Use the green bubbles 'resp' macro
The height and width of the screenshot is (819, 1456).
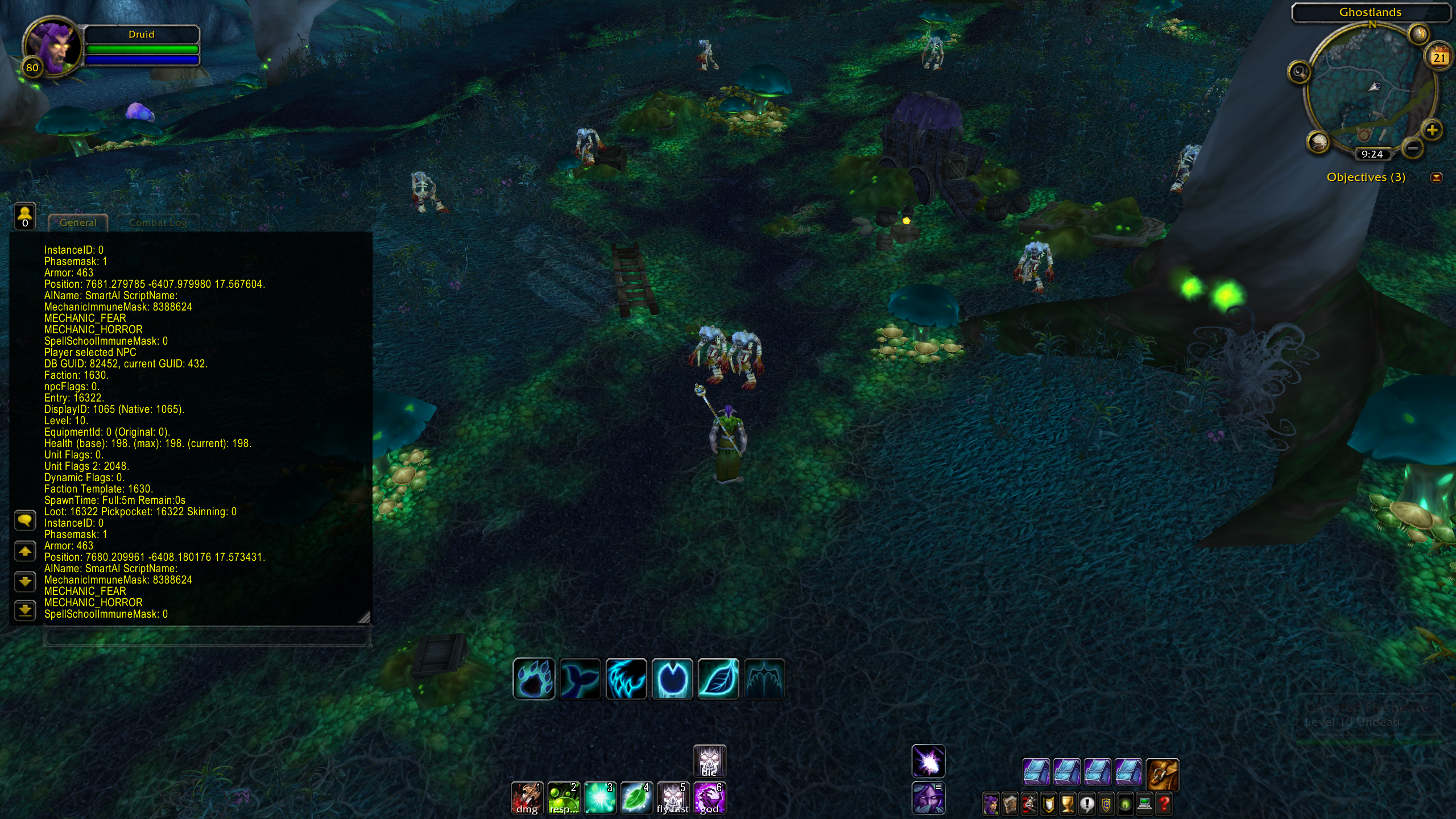(x=564, y=798)
